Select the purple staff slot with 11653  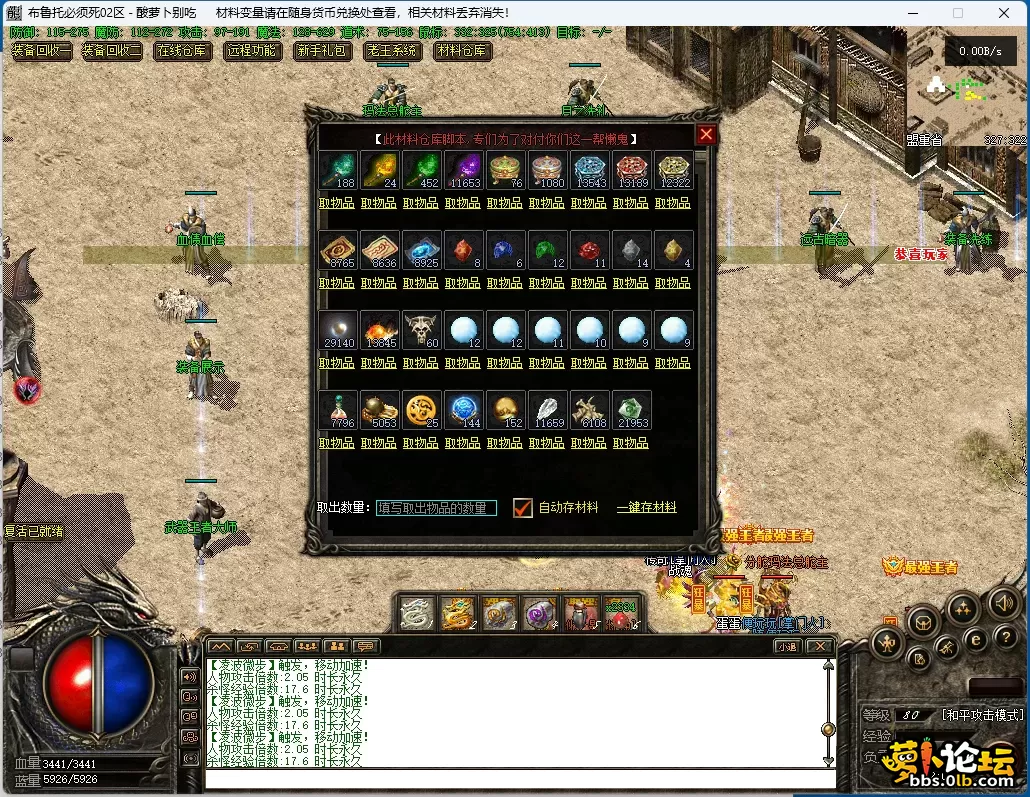(462, 170)
